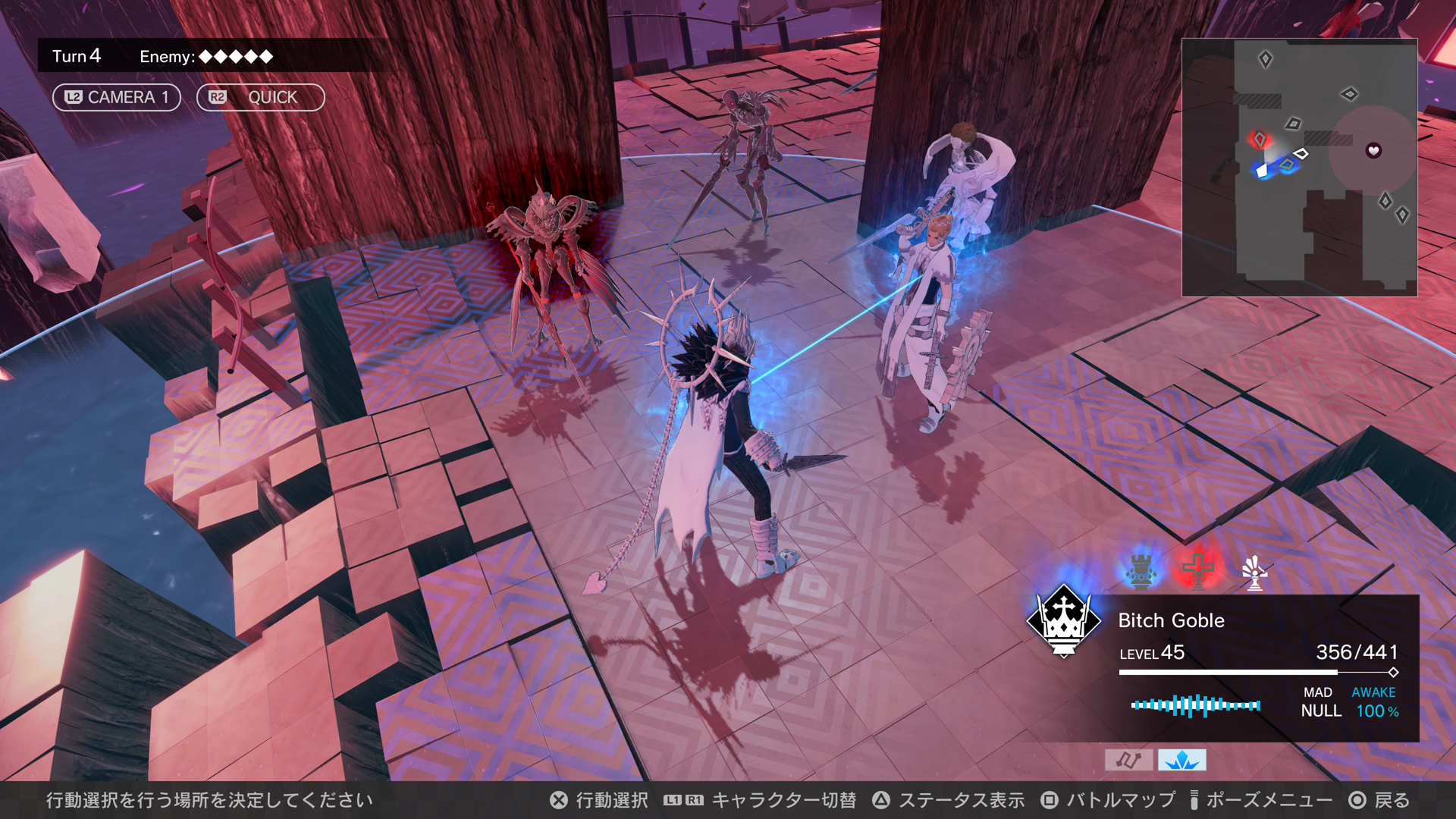This screenshot has height=819, width=1456.
Task: Activate the QUICK button
Action: pyautogui.click(x=260, y=97)
